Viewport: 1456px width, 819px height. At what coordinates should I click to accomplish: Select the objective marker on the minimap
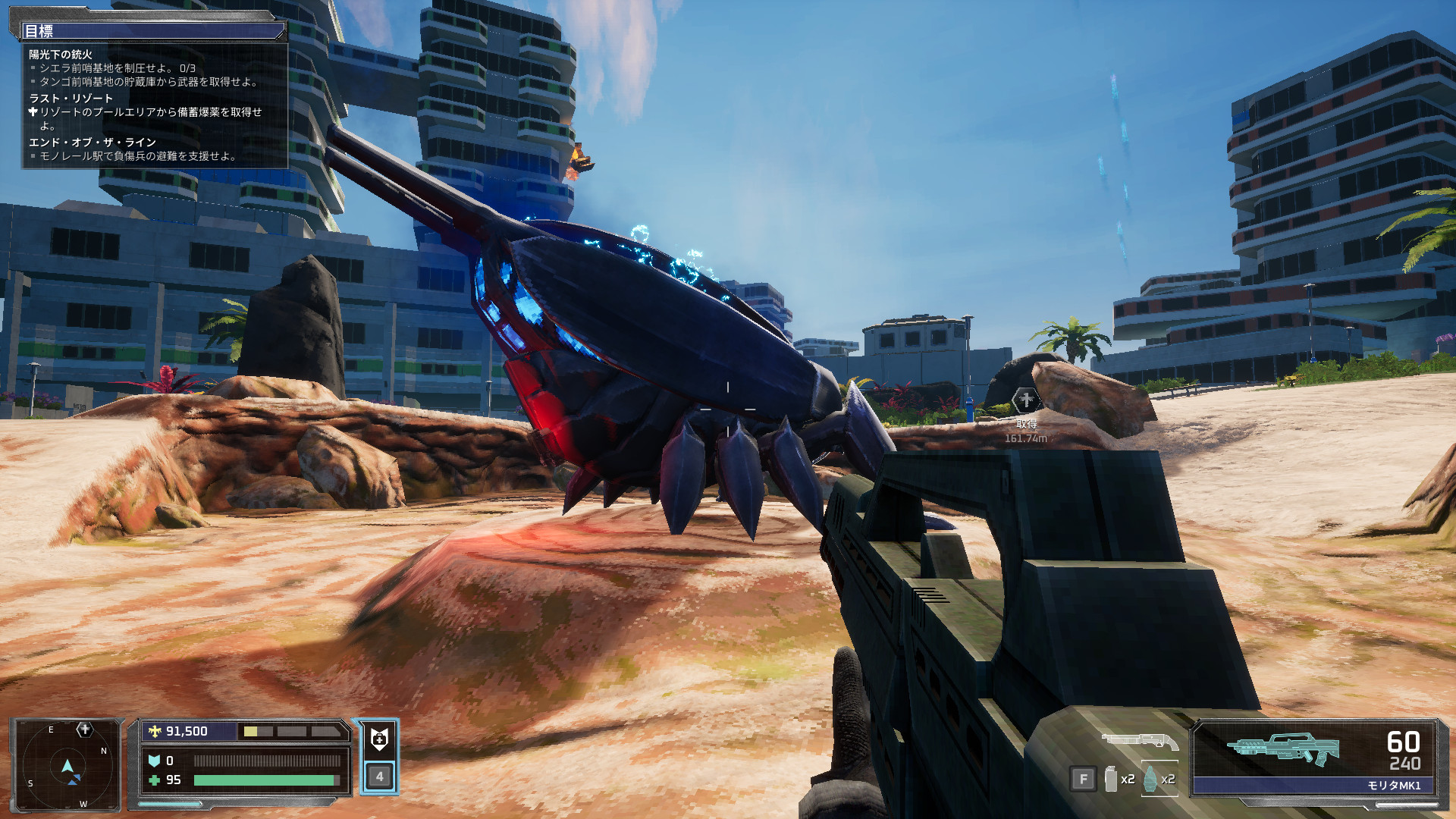84,730
